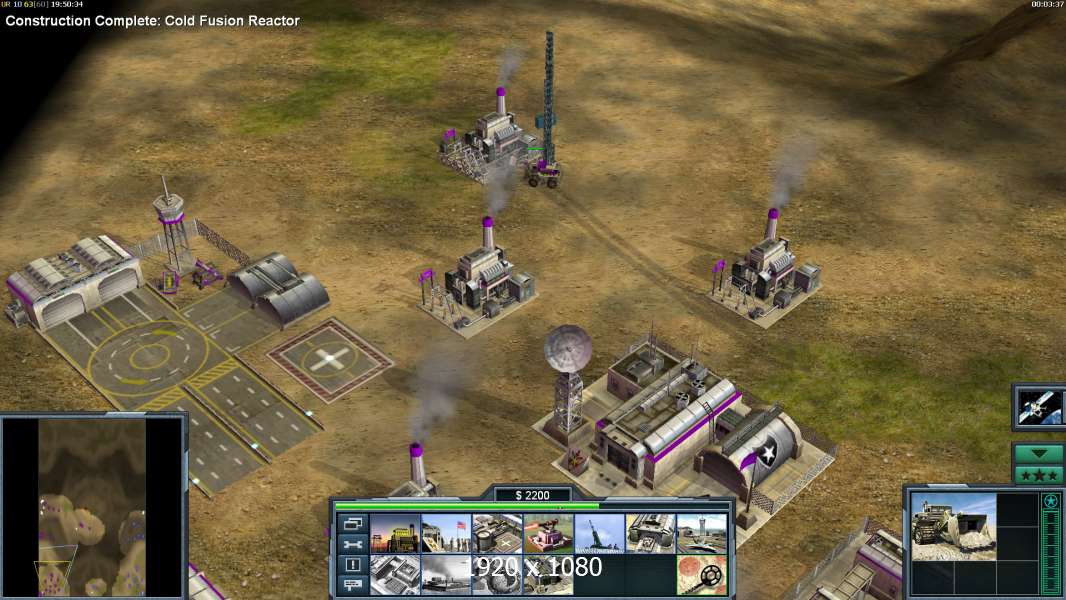This screenshot has width=1066, height=600.
Task: Pick the artillery Fire Base build icon
Action: click(599, 533)
